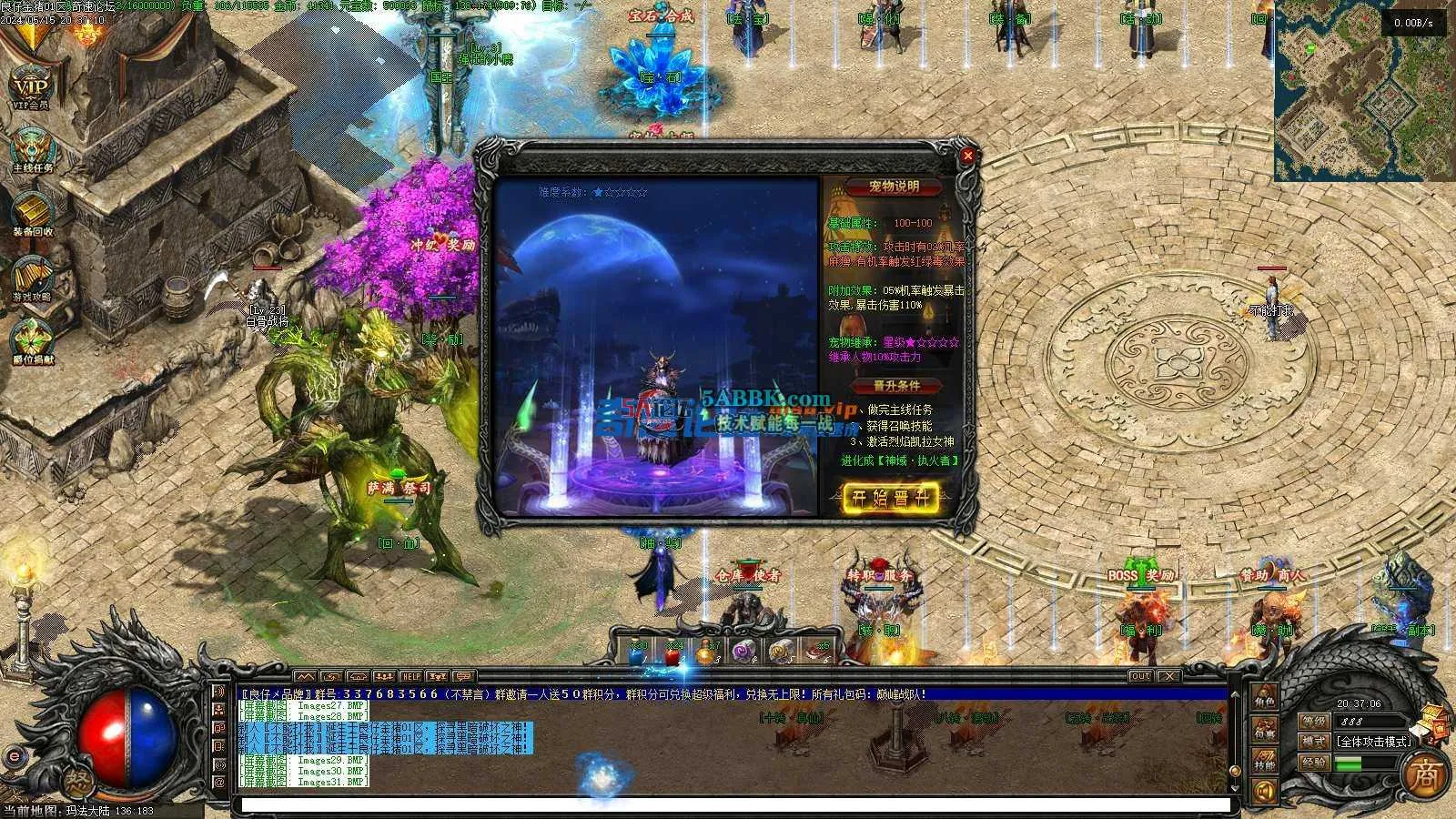The image size is (1456, 819).
Task: Select the orange flask in hotbar slot 3
Action: coord(706,652)
